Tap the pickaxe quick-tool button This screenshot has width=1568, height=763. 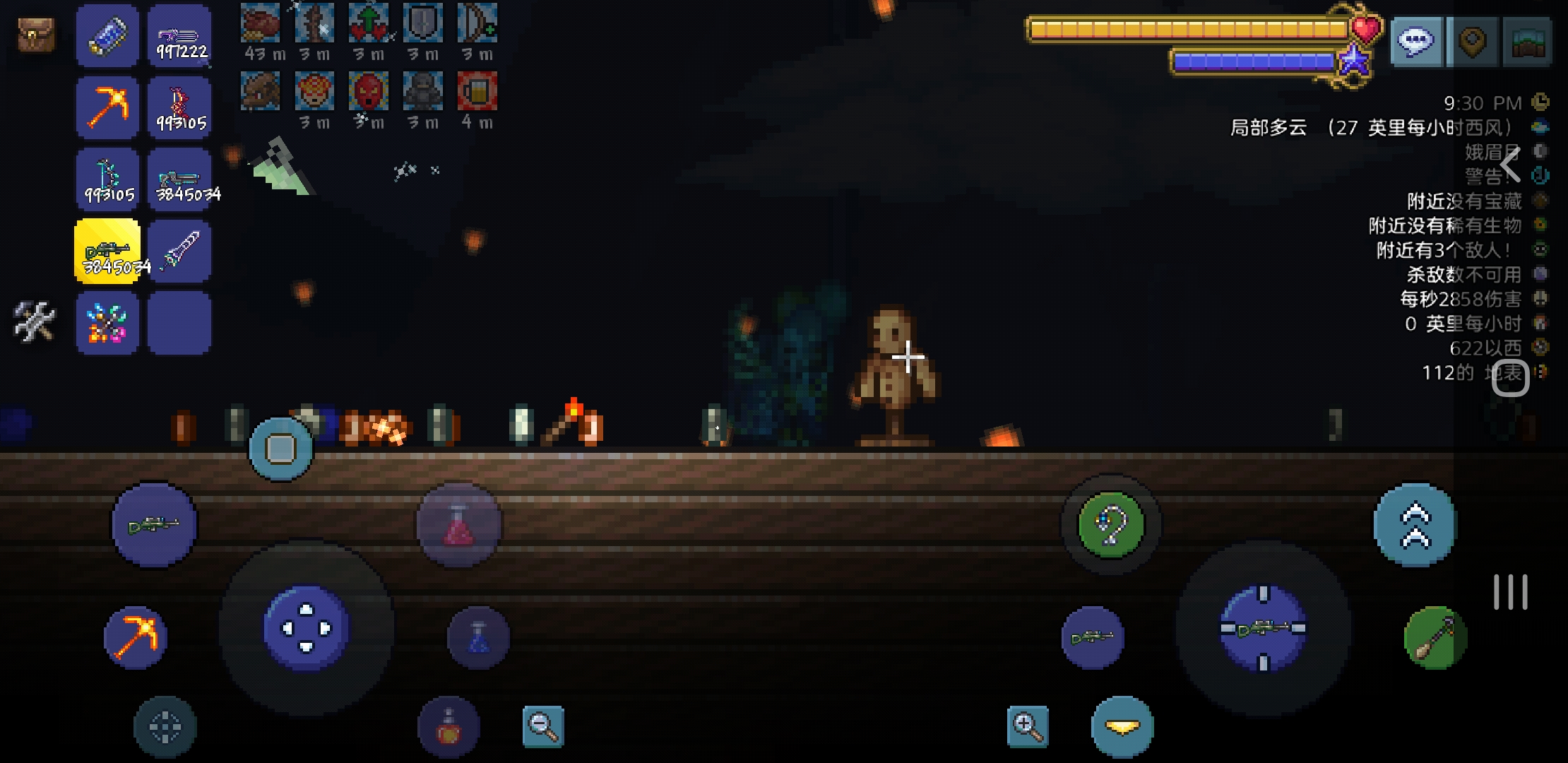point(136,637)
